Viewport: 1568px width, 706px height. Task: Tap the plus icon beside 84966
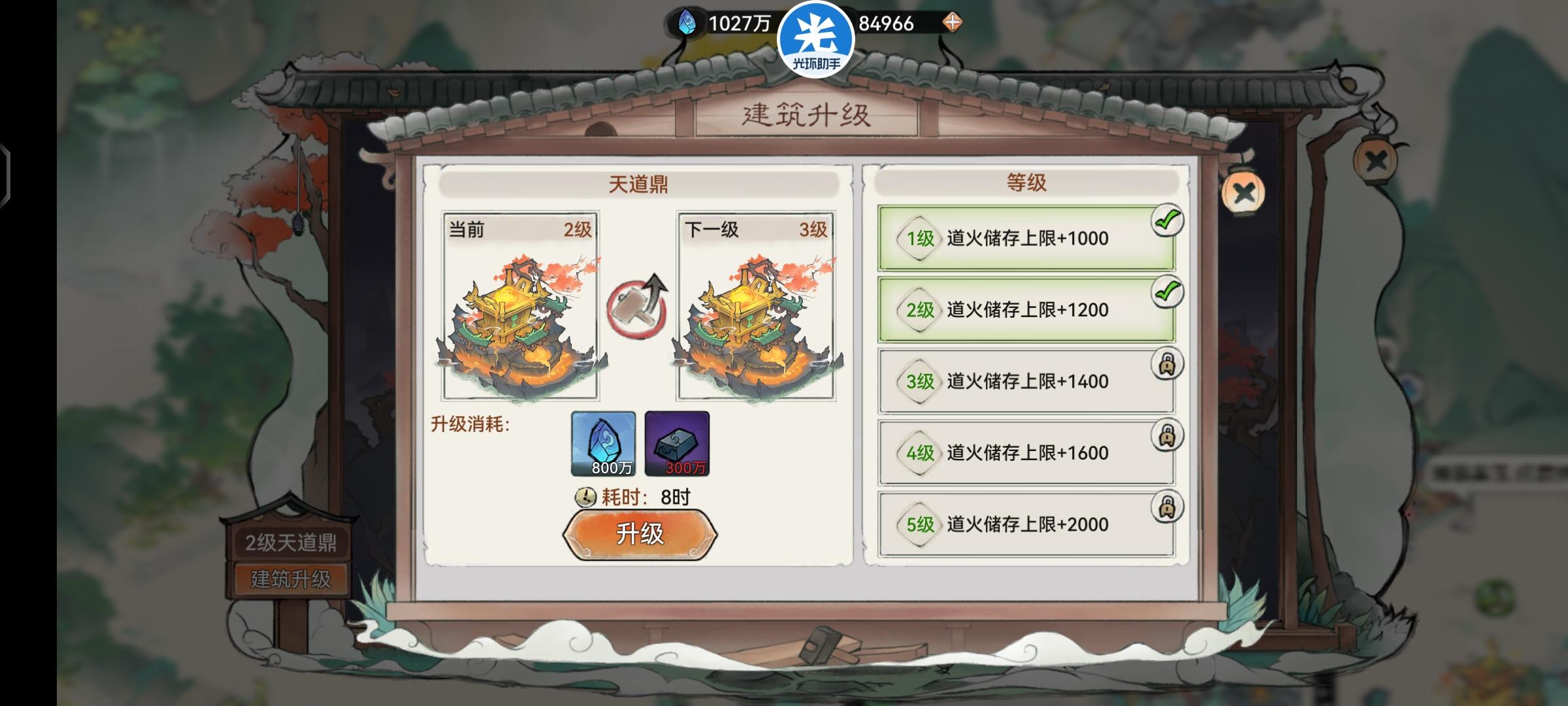953,21
